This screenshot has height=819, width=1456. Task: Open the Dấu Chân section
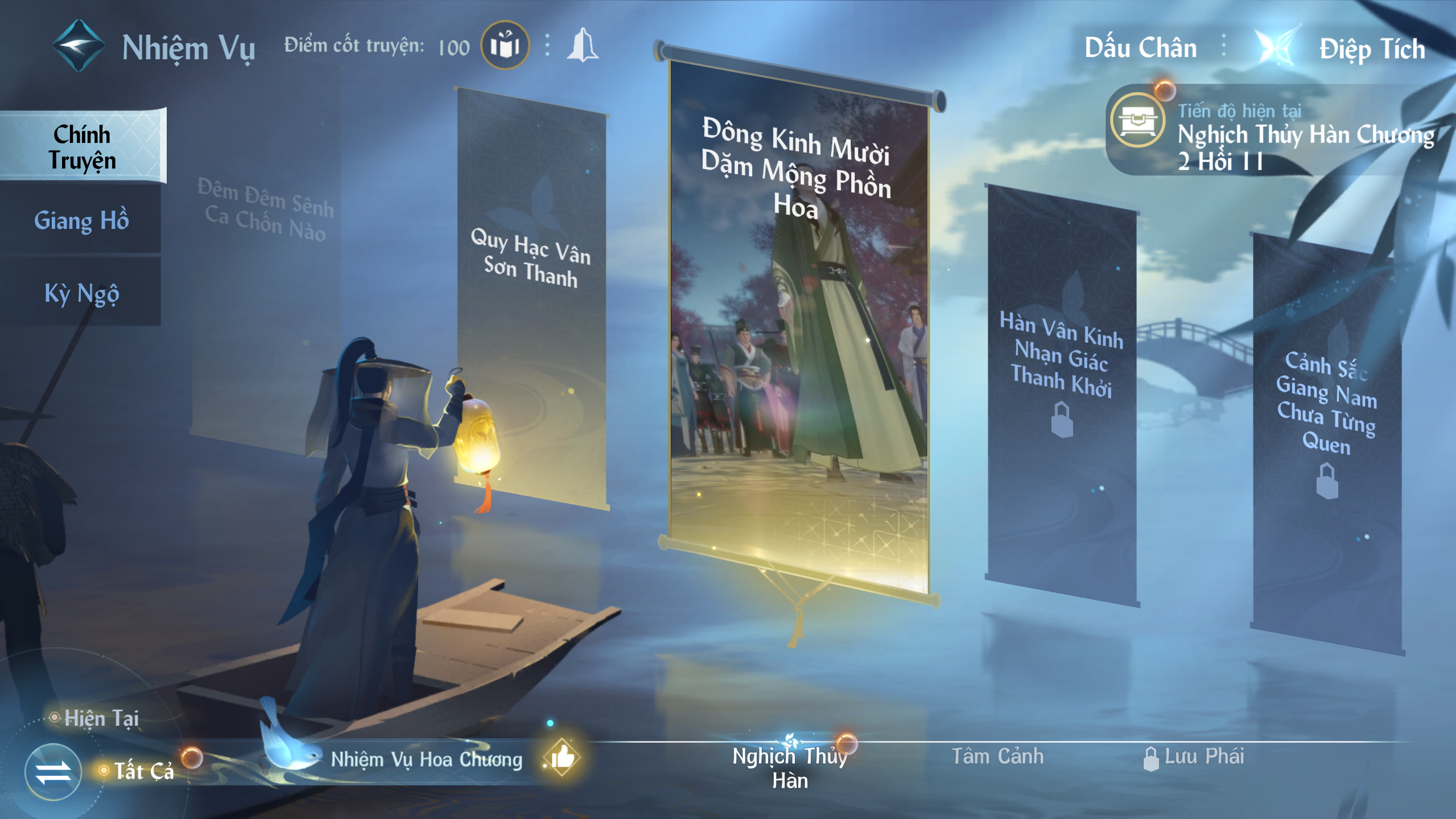(x=1140, y=48)
